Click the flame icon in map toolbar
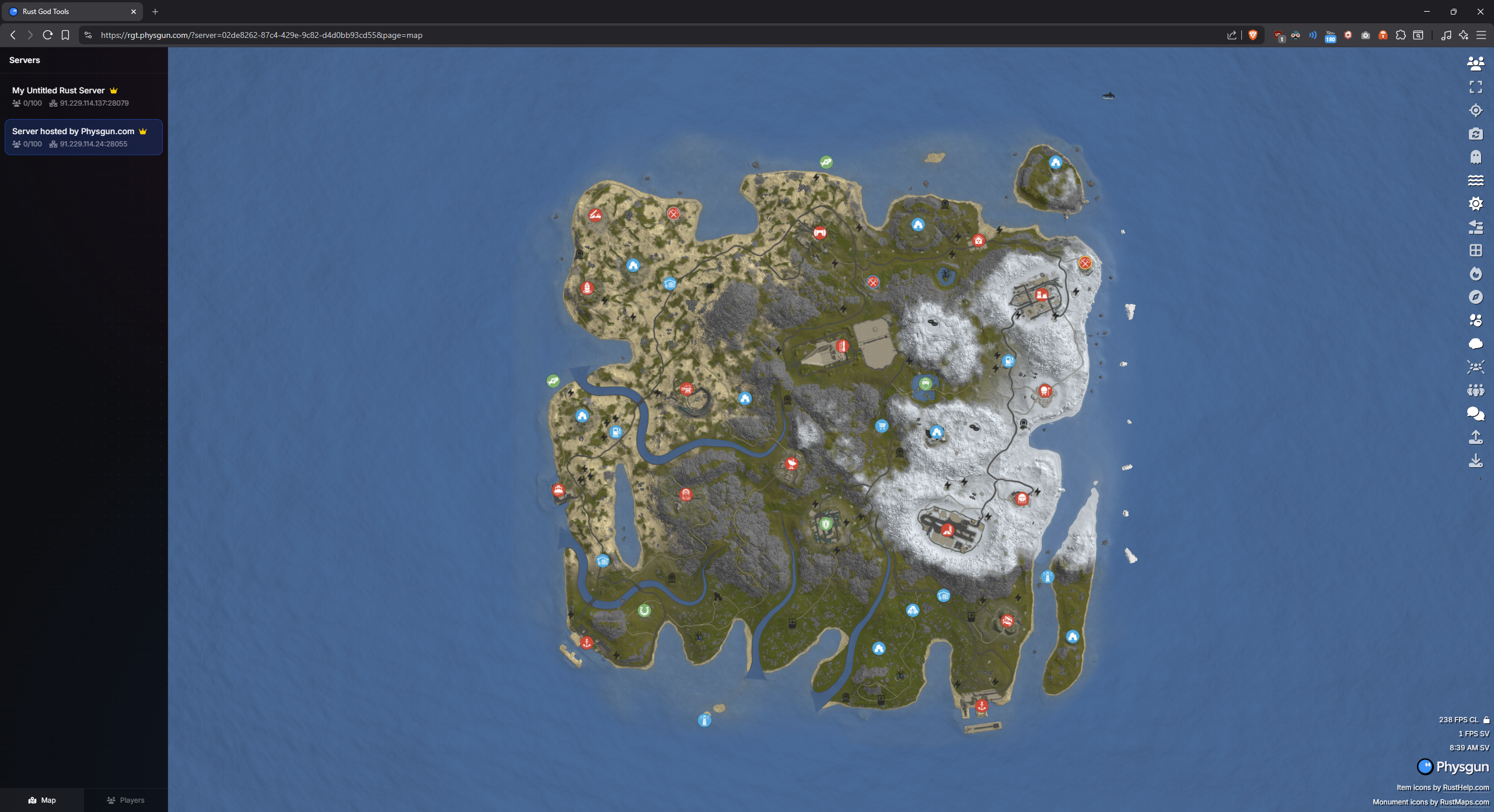 pyautogui.click(x=1475, y=274)
